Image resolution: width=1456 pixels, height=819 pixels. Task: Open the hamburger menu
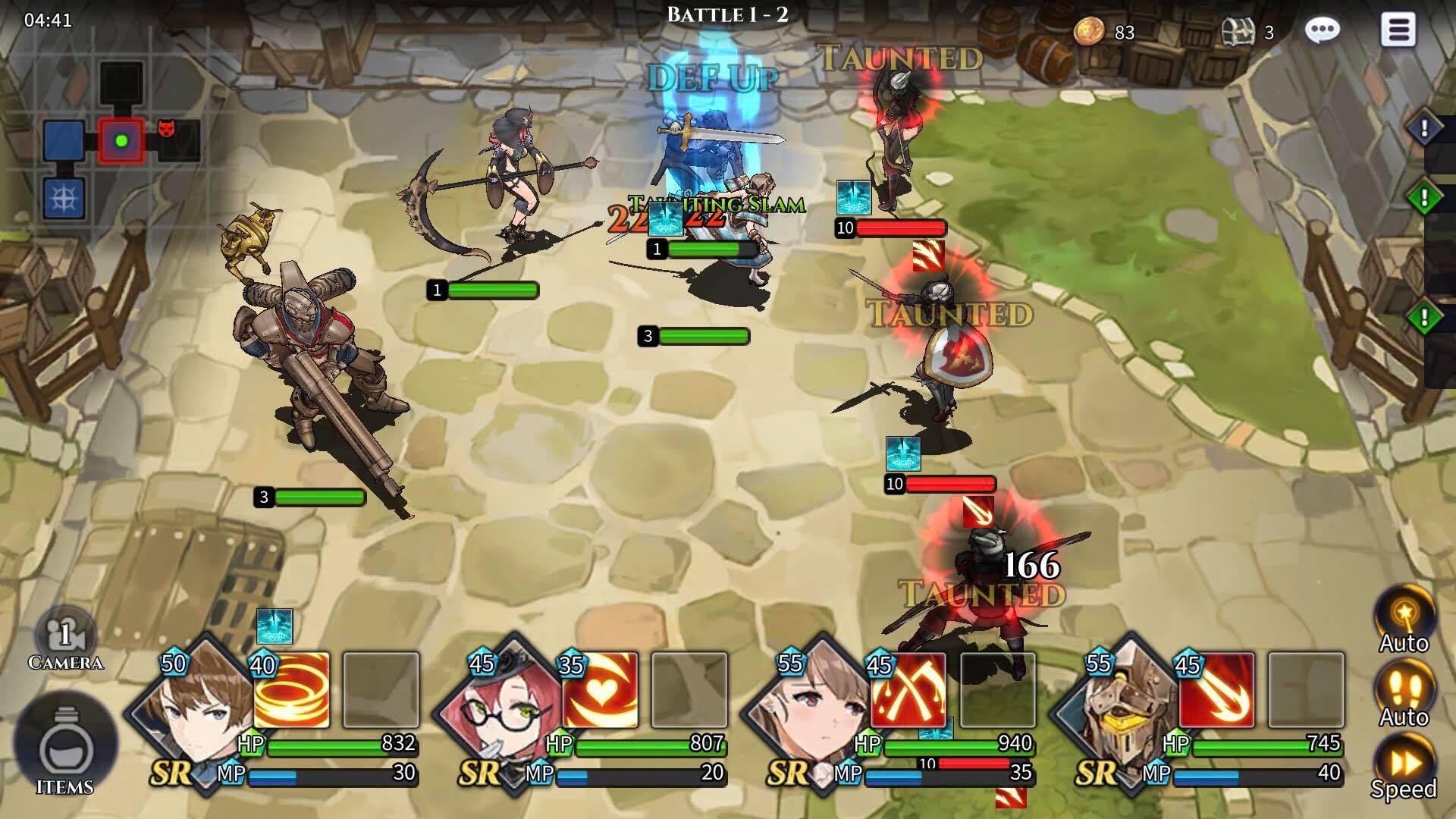pos(1398,30)
